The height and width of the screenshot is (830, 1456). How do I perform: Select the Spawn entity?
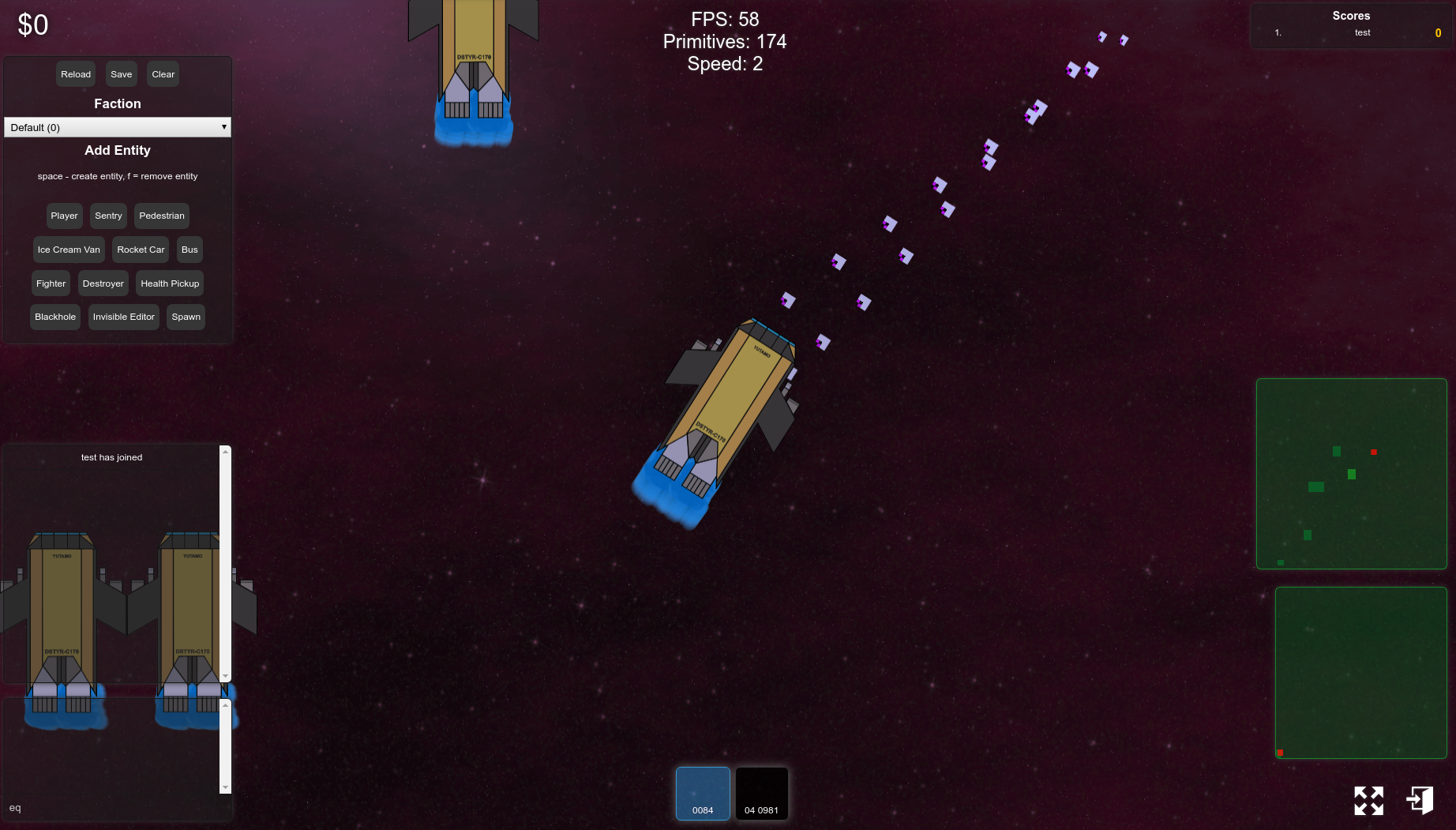(x=186, y=317)
